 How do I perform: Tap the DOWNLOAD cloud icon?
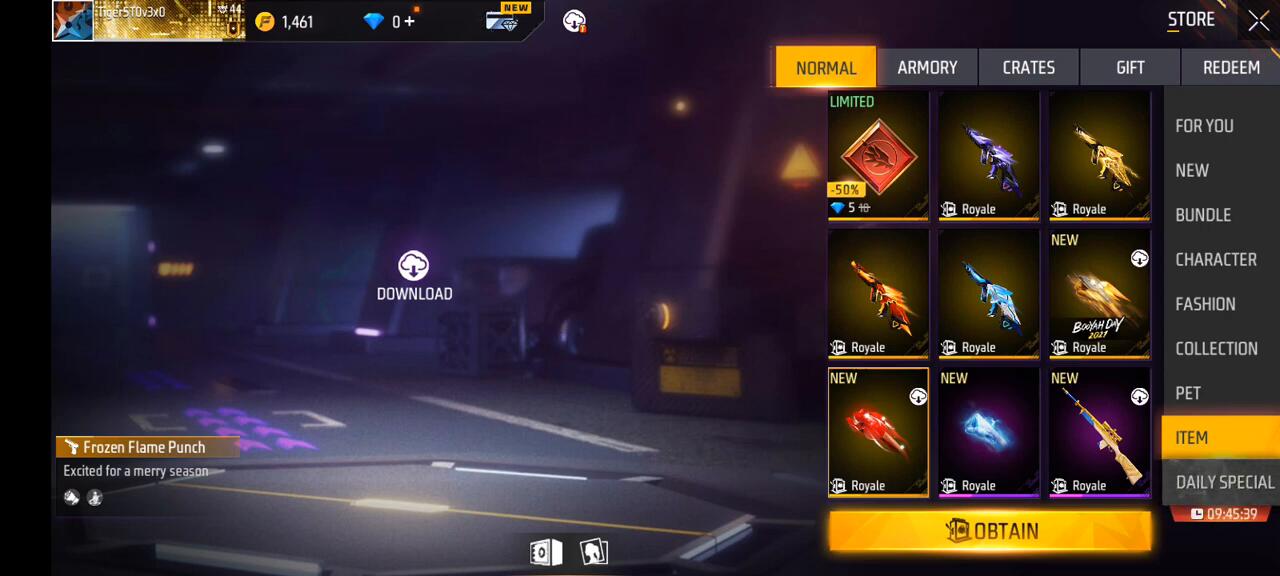coord(414,267)
